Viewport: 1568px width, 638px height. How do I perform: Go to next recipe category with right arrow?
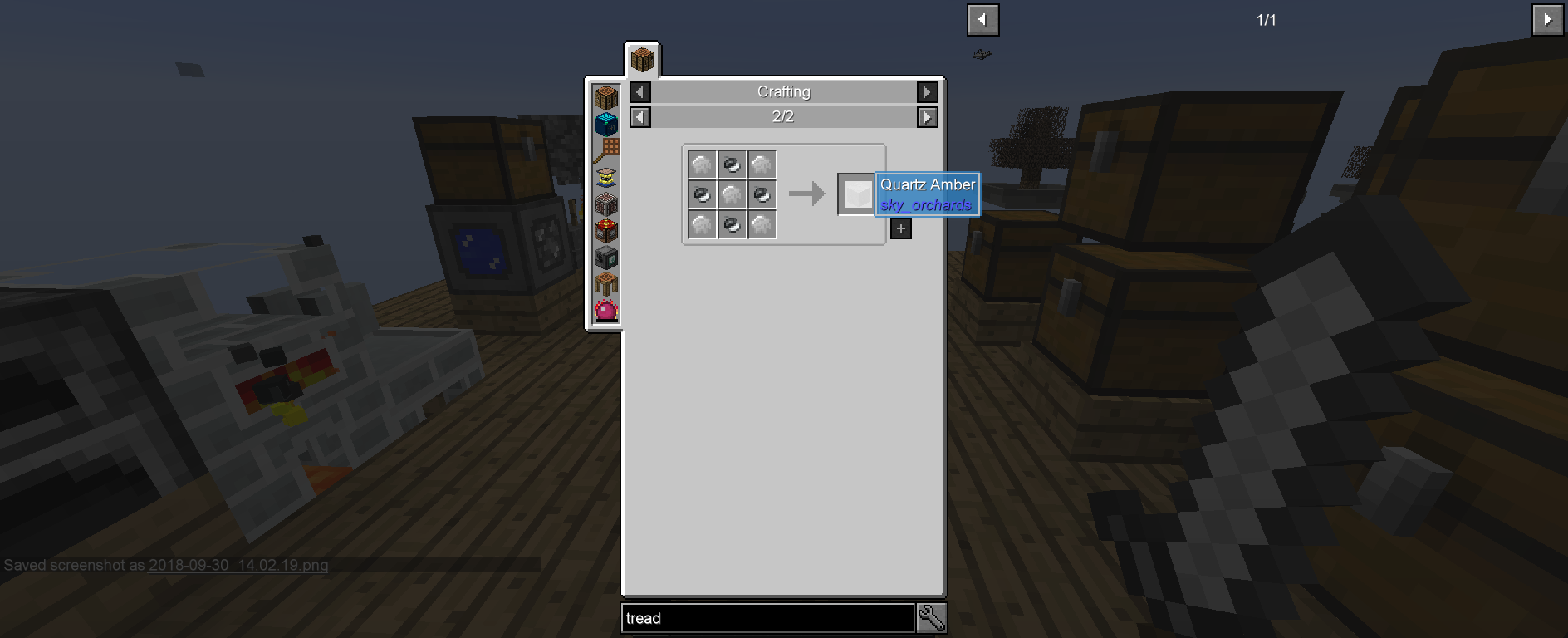926,91
